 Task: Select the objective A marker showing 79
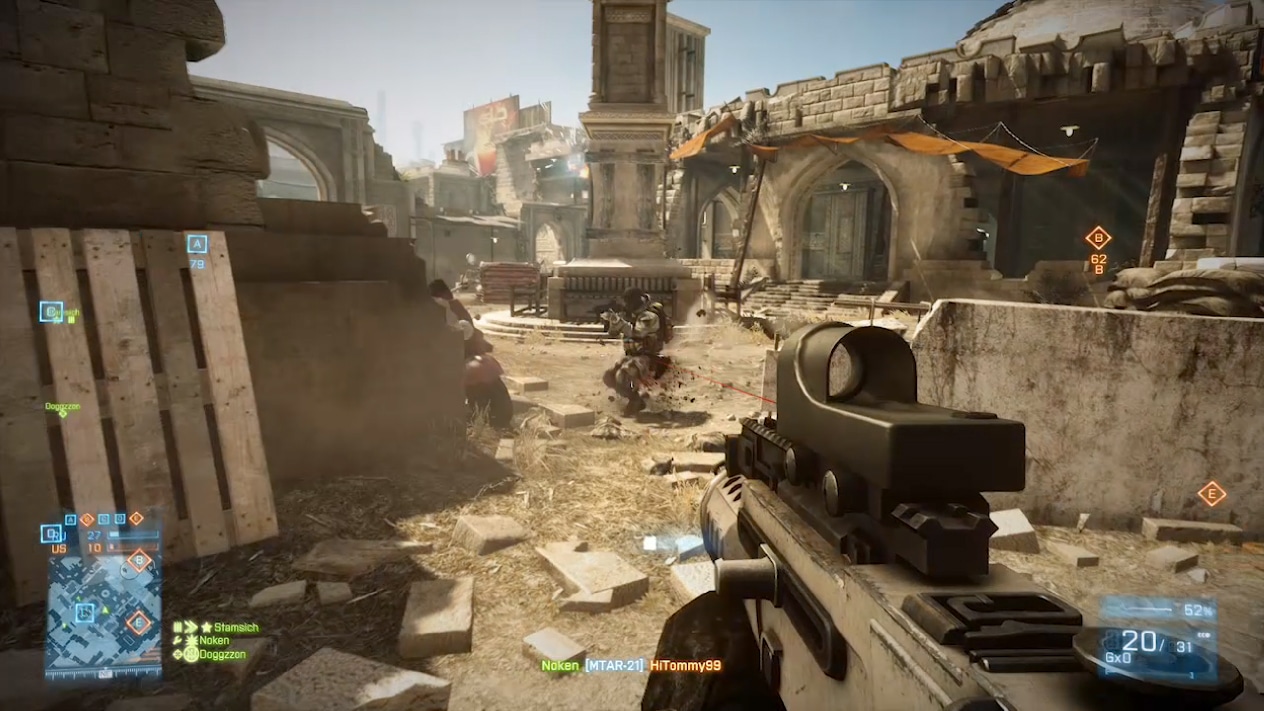[x=197, y=244]
